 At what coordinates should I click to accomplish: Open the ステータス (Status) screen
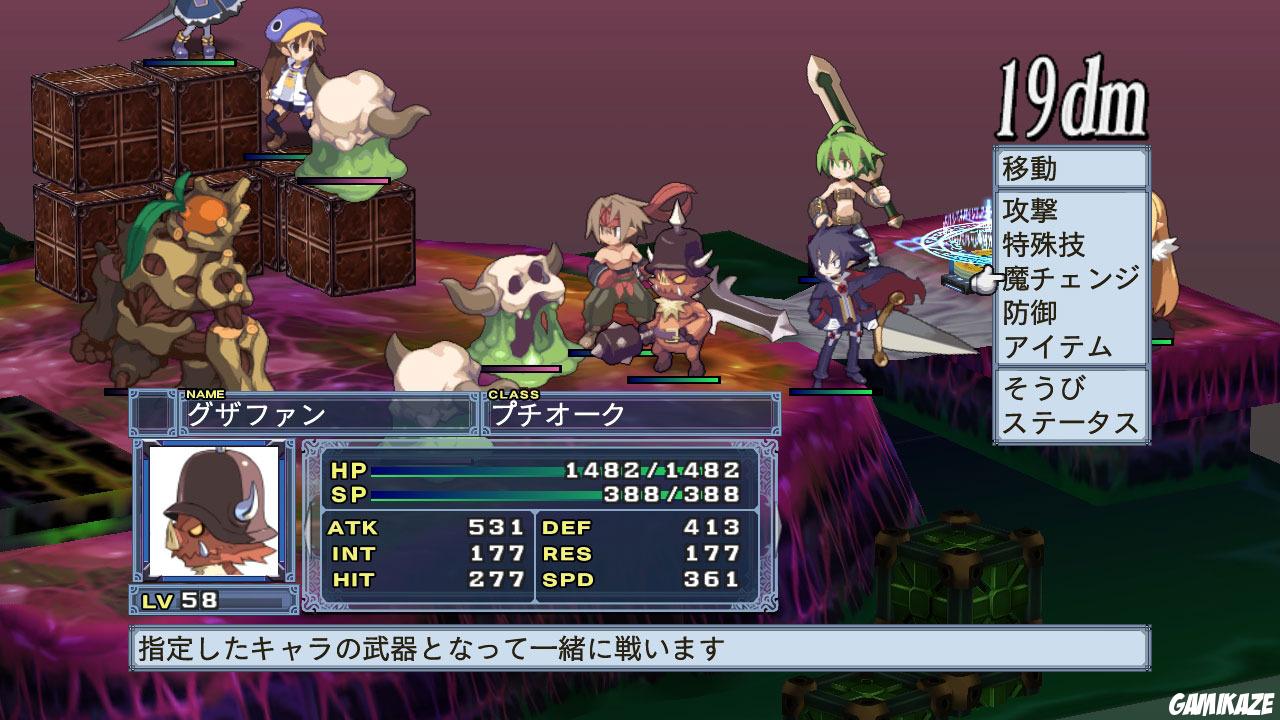pyautogui.click(x=1068, y=423)
